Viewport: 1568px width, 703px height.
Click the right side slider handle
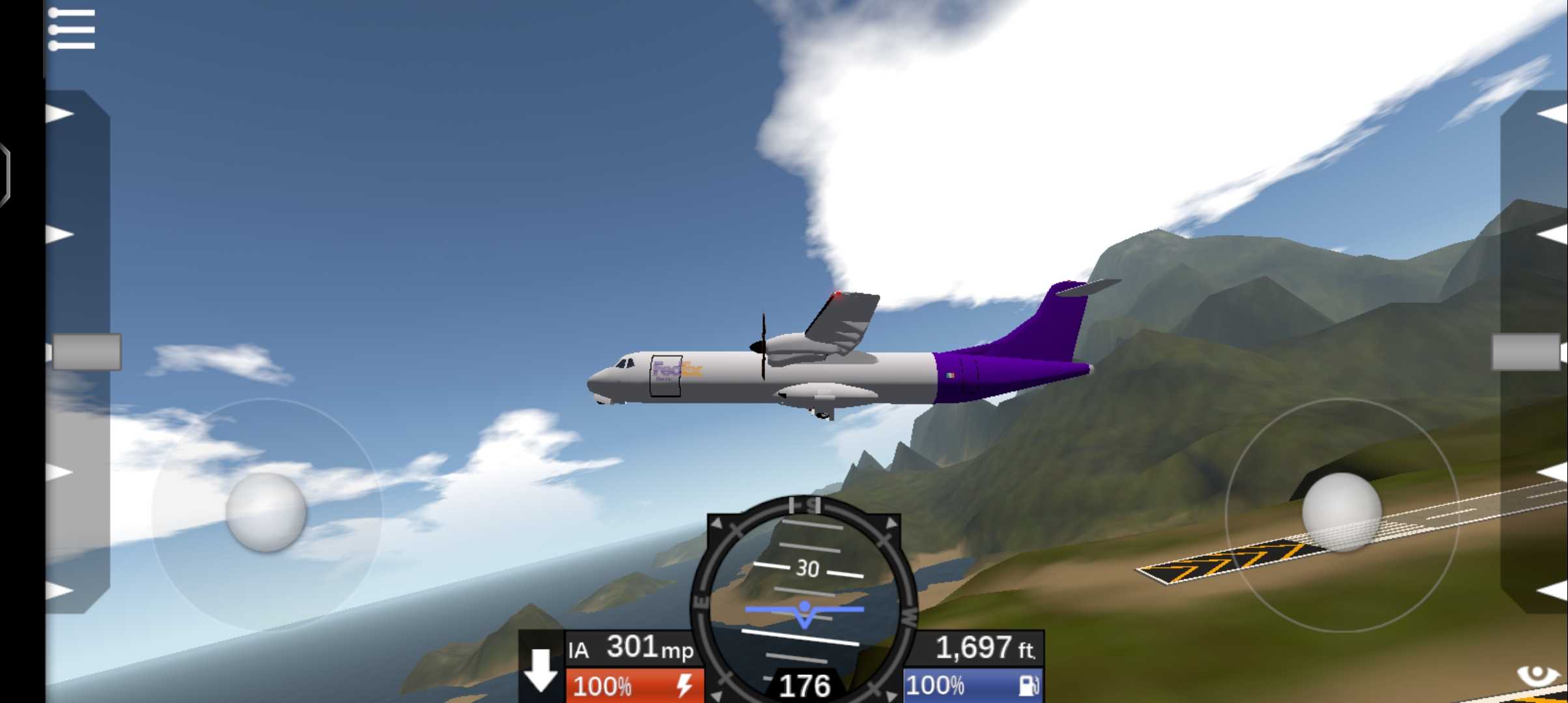tap(1526, 352)
